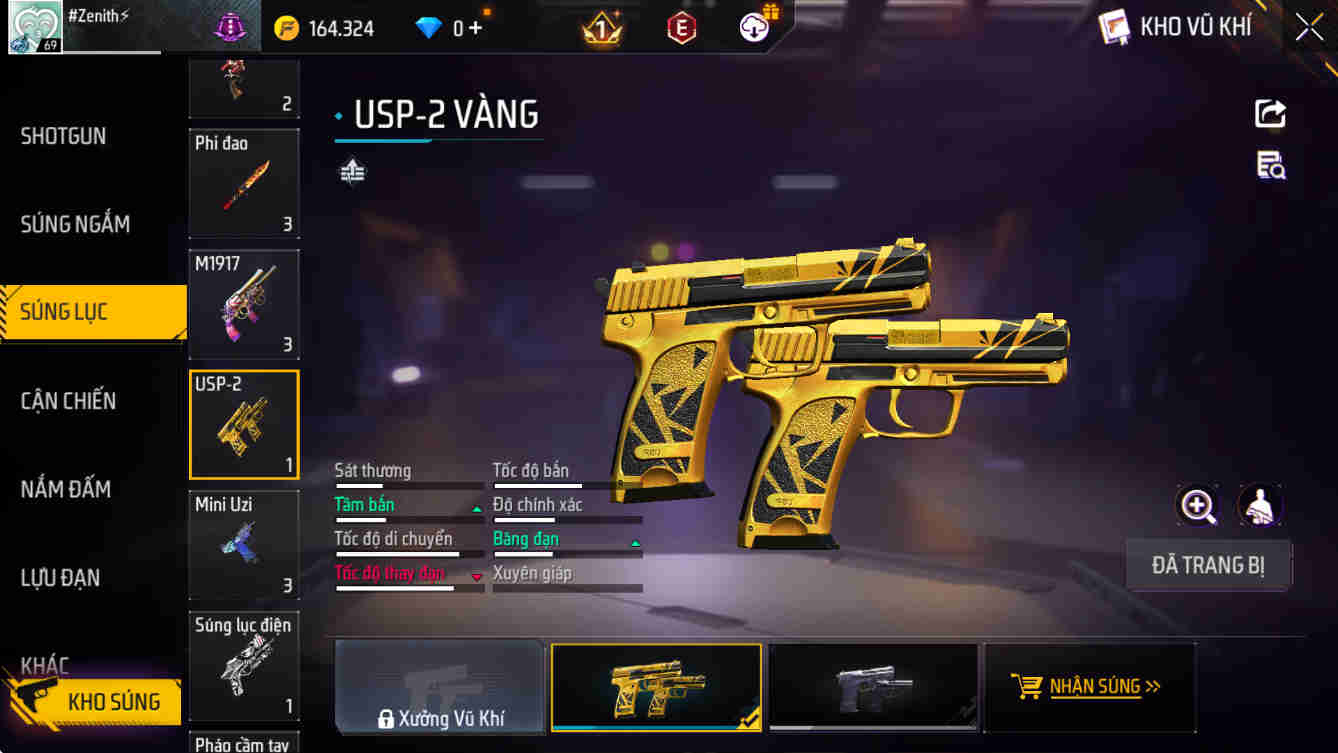Choose the default gray USP-2 skin thumbnail
Screen dimensions: 1338x753
pos(873,687)
